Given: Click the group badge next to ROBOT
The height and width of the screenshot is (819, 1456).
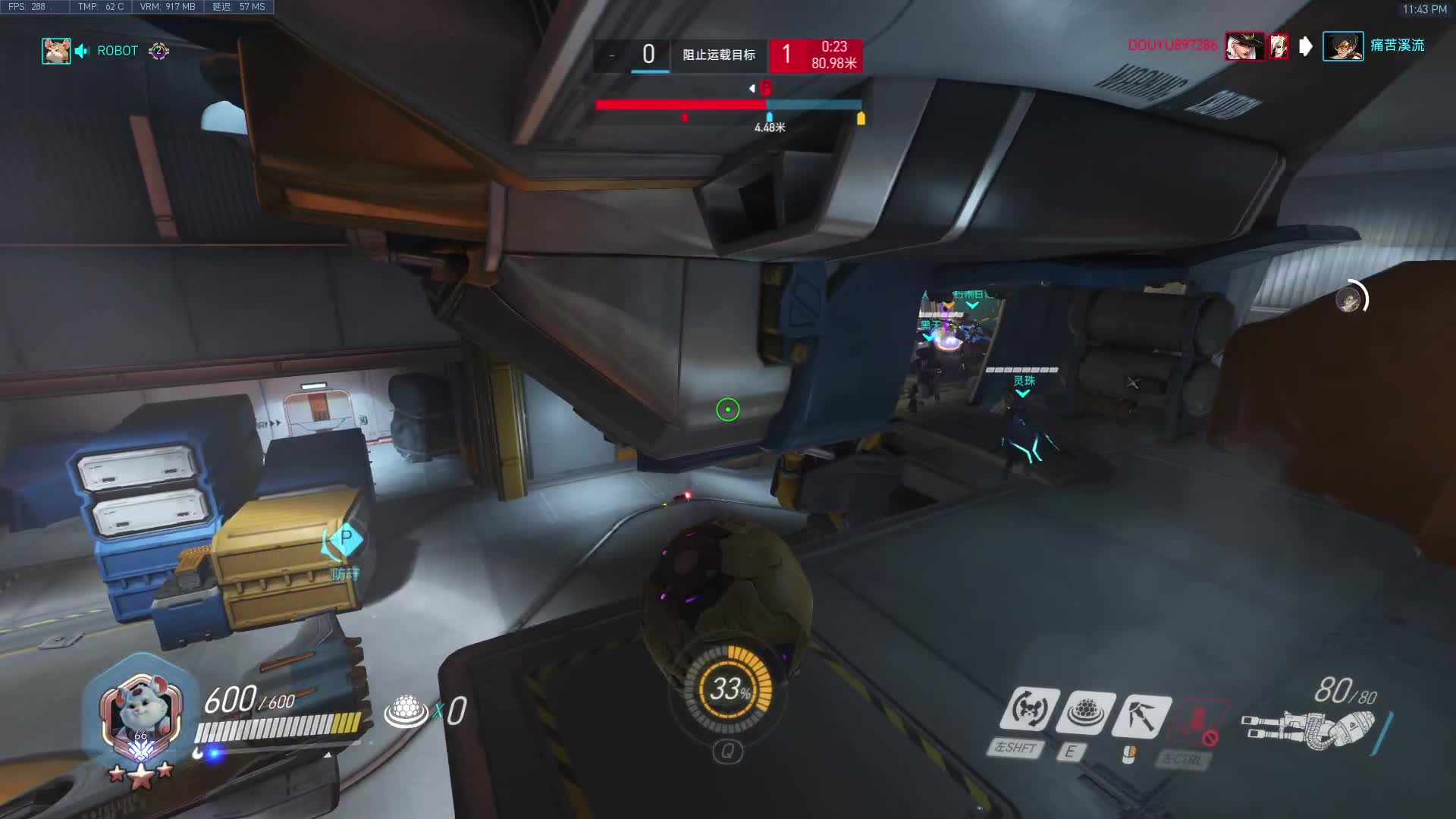Looking at the screenshot, I should [158, 51].
